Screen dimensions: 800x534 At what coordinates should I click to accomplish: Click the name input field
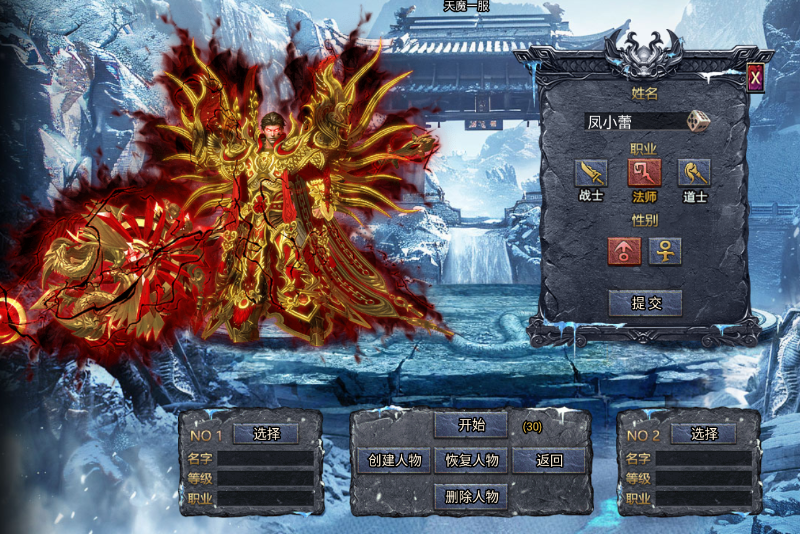[635, 122]
